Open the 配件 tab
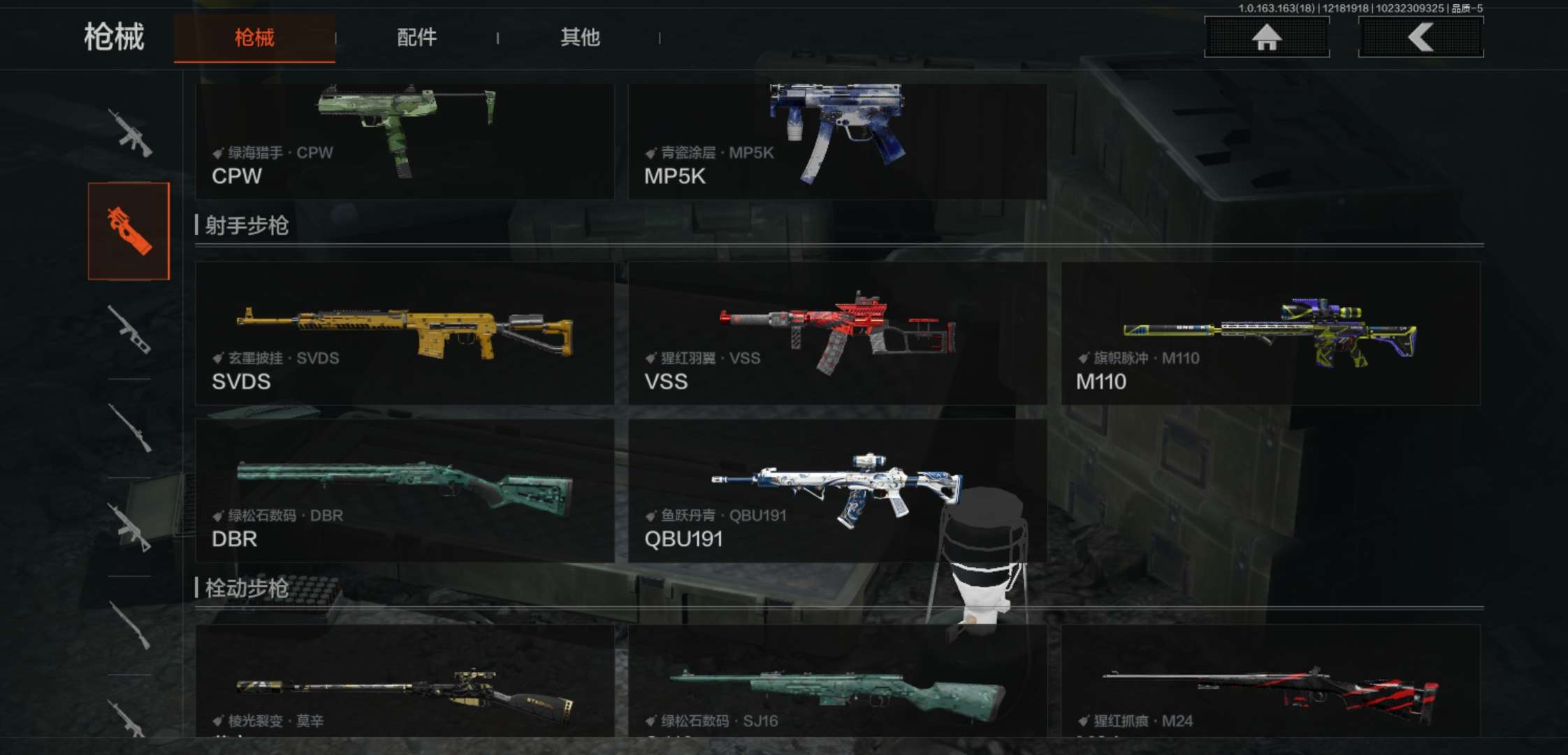1568x755 pixels. pos(416,38)
